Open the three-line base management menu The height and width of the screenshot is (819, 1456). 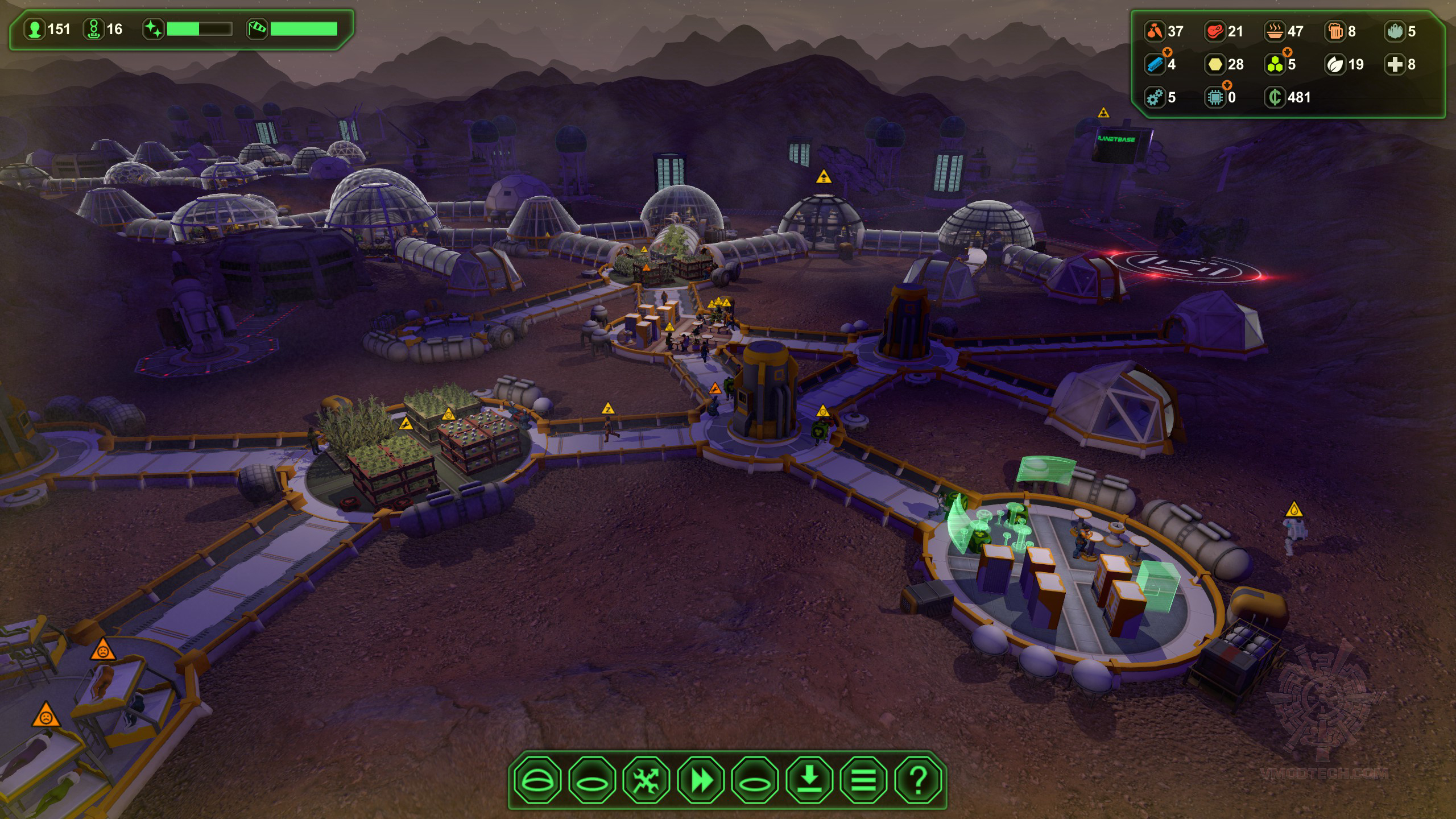pos(863,780)
